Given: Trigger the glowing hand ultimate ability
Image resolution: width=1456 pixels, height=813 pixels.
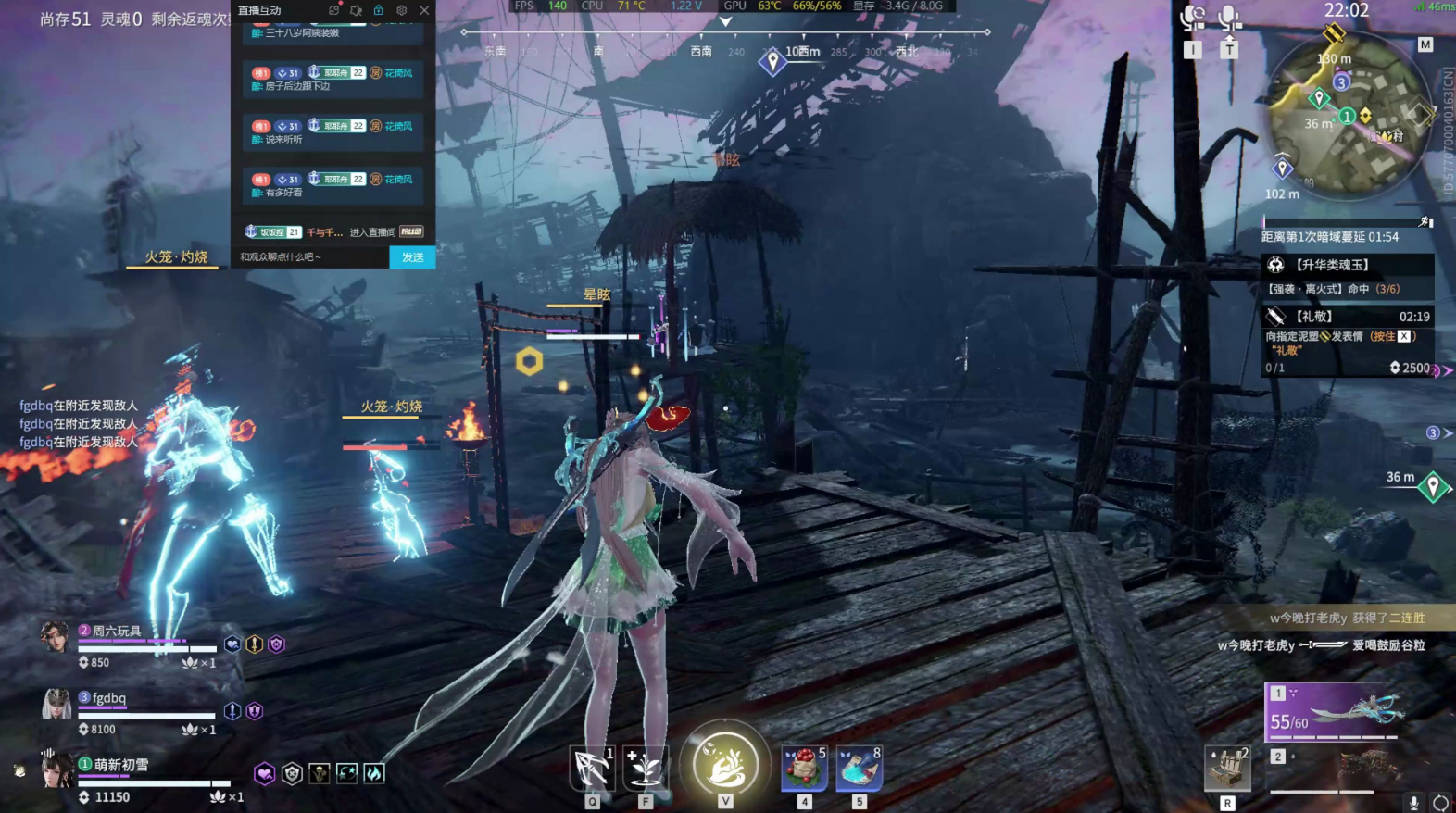Looking at the screenshot, I should (x=725, y=764).
